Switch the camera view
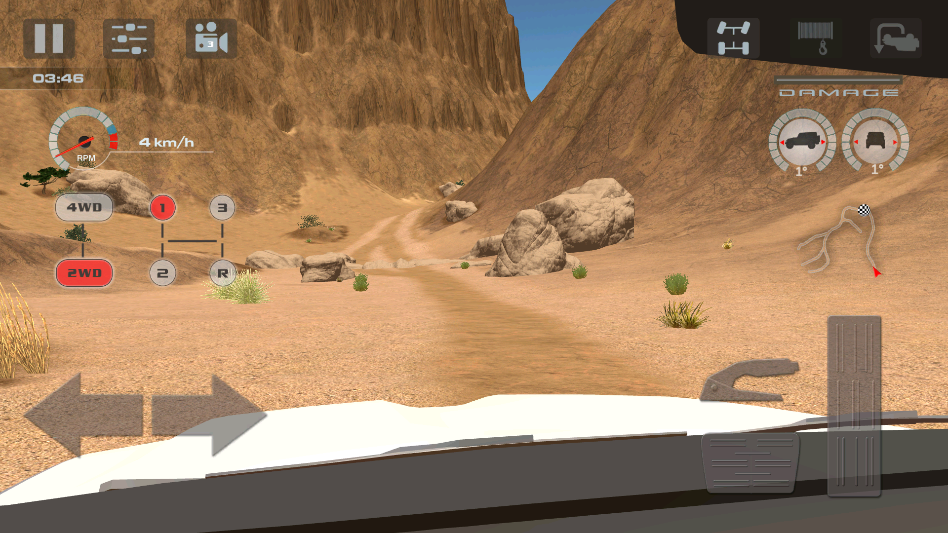Viewport: 948px width, 533px height. pyautogui.click(x=211, y=39)
